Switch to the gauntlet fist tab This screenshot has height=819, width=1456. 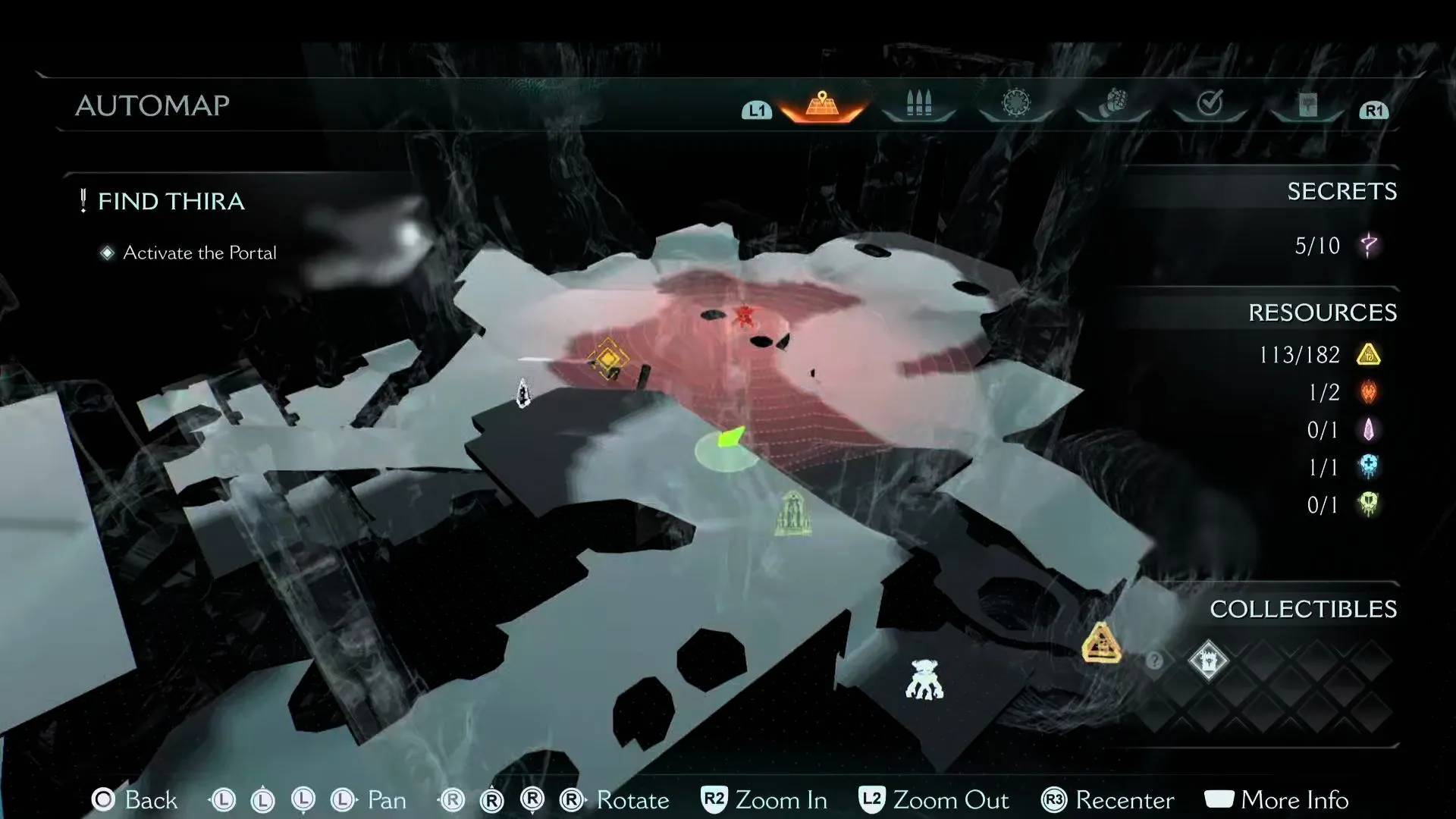(x=1112, y=104)
